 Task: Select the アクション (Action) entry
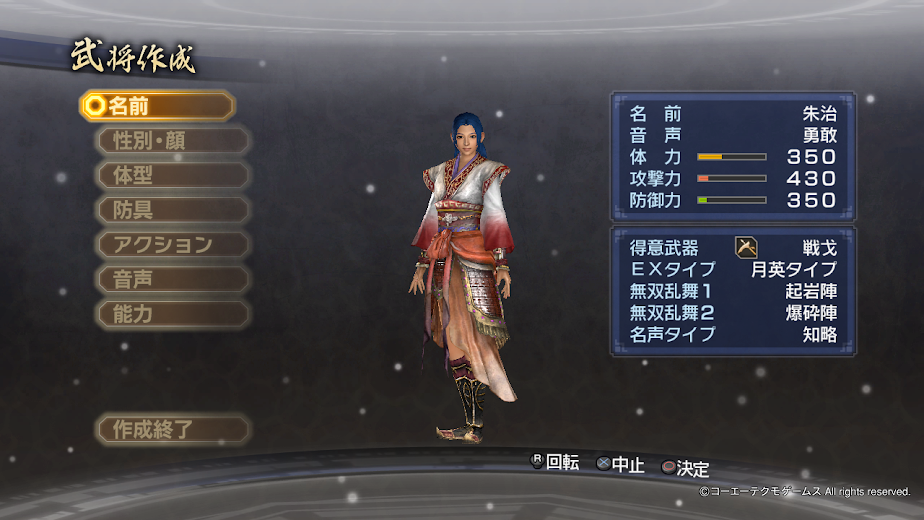tap(172, 245)
